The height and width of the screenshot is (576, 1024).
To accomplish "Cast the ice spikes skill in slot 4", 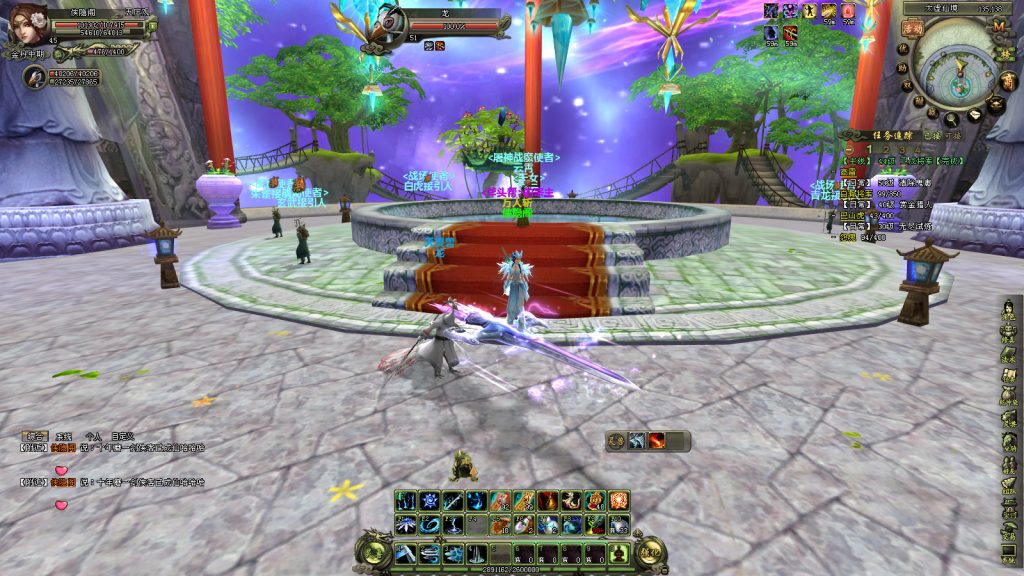I will point(476,553).
